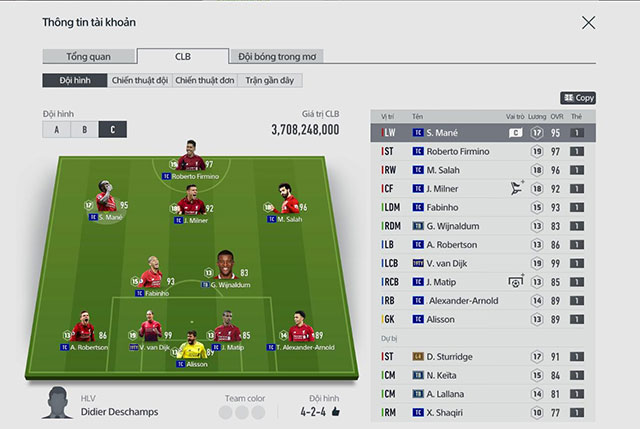Choose squad B
The image size is (640, 429).
click(84, 130)
